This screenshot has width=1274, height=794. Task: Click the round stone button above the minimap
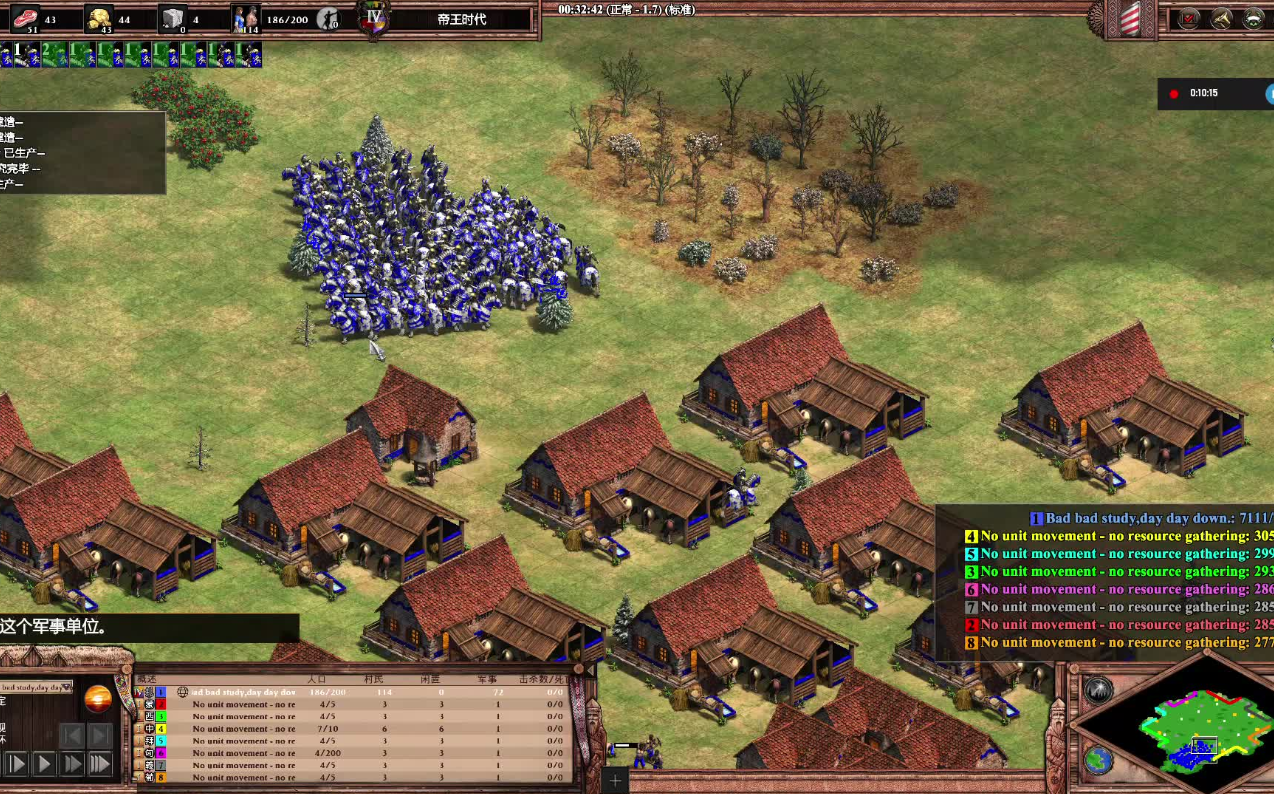click(1098, 689)
